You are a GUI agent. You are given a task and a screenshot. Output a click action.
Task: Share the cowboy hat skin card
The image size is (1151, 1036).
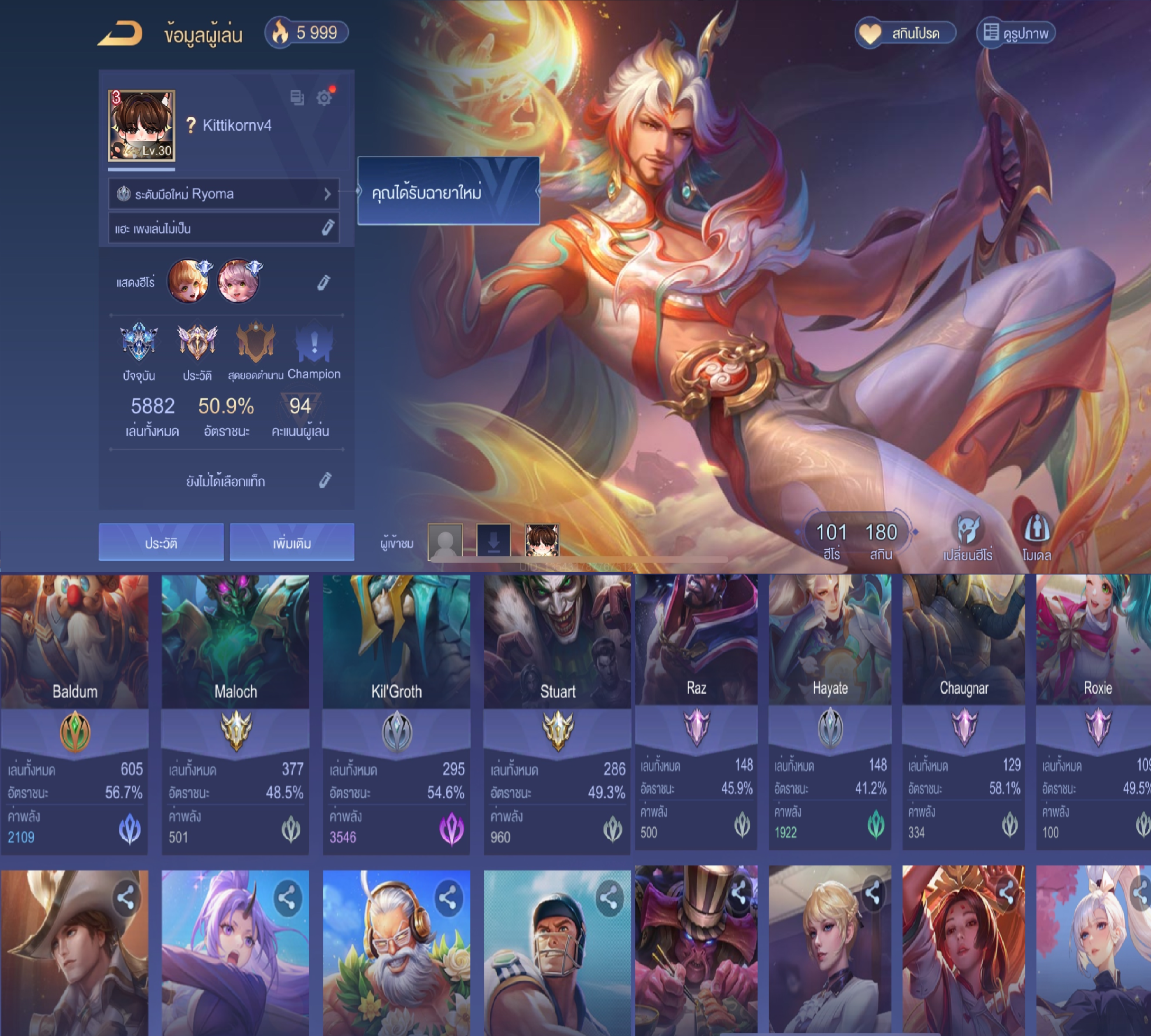tap(126, 898)
